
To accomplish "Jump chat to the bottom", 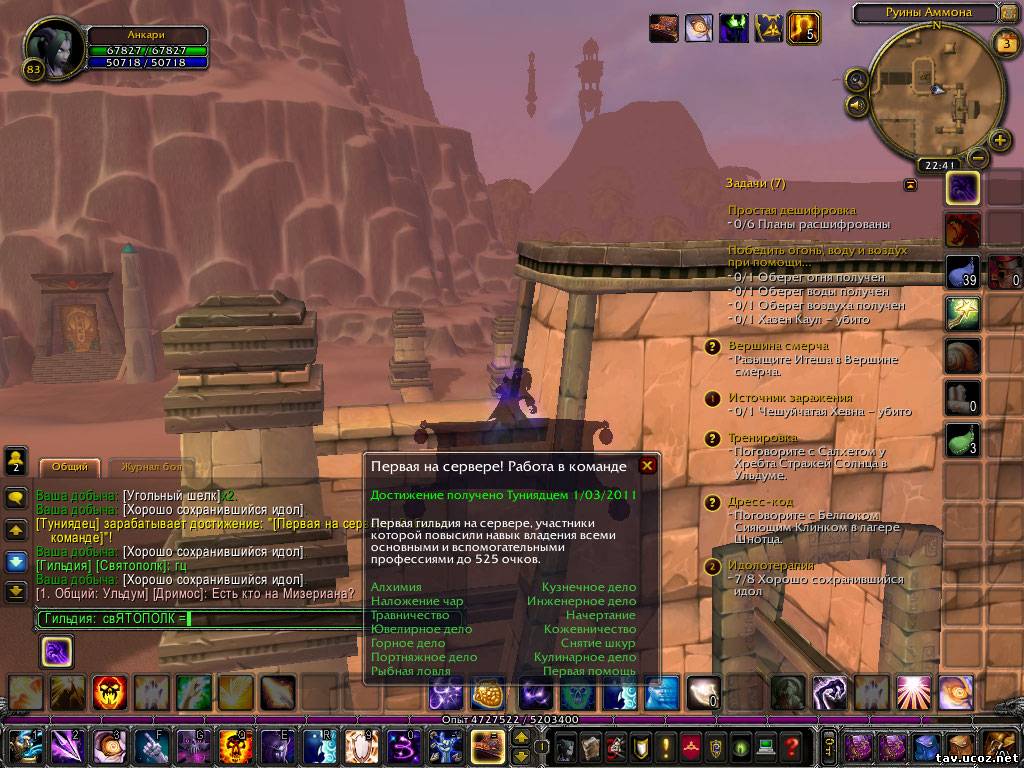I will pyautogui.click(x=16, y=591).
